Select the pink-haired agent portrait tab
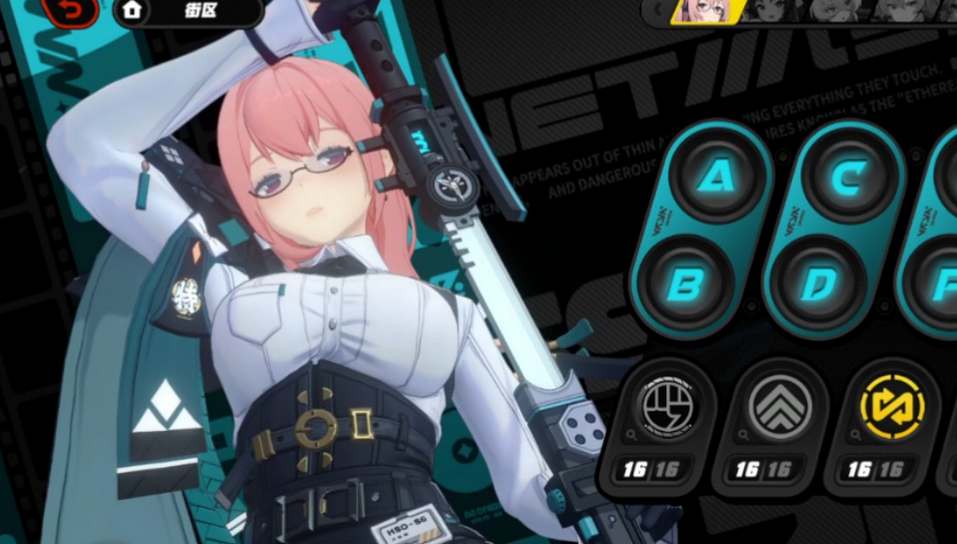The width and height of the screenshot is (957, 544). click(706, 10)
